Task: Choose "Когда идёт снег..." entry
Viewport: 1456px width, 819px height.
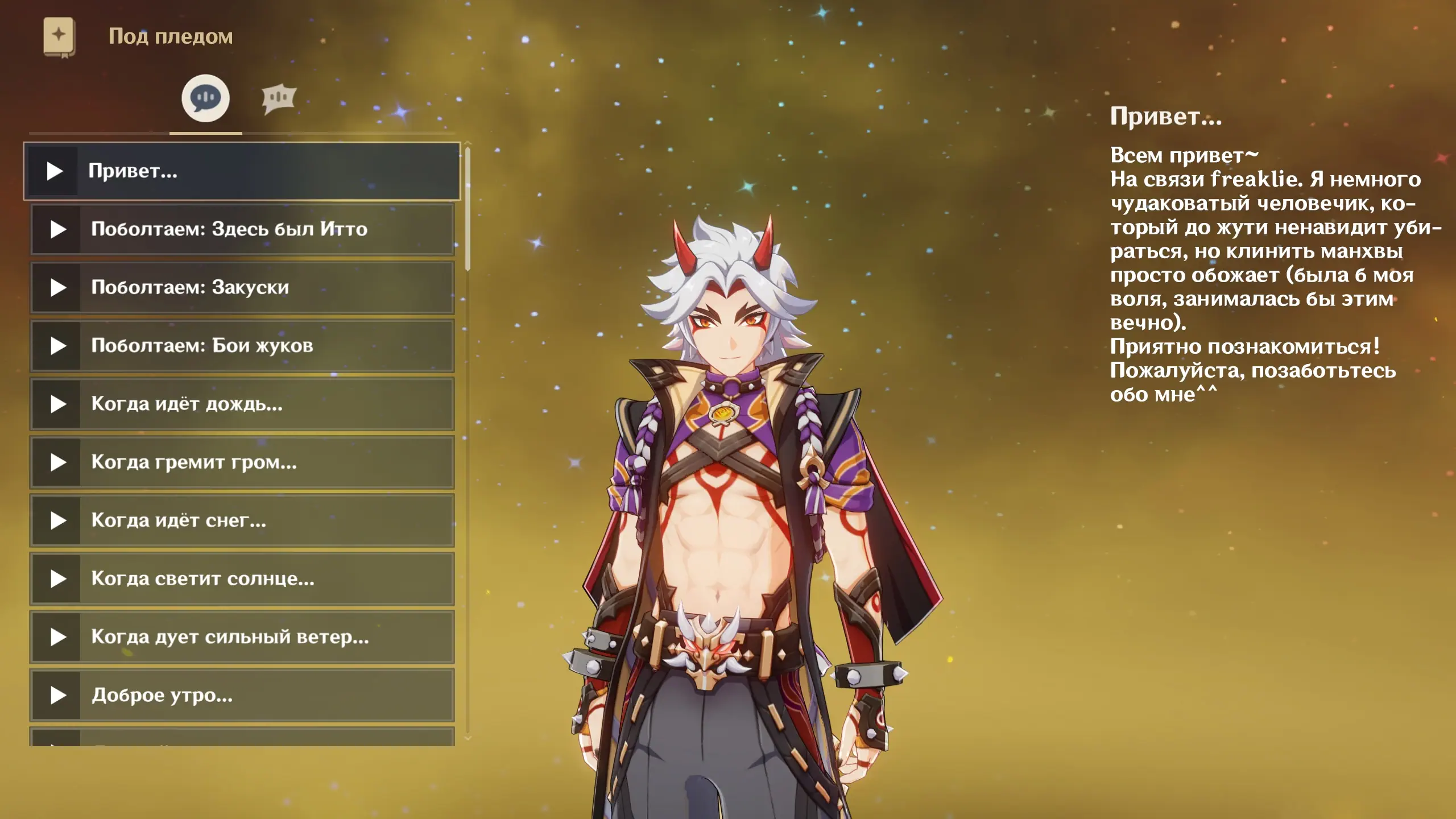Action: 242,520
